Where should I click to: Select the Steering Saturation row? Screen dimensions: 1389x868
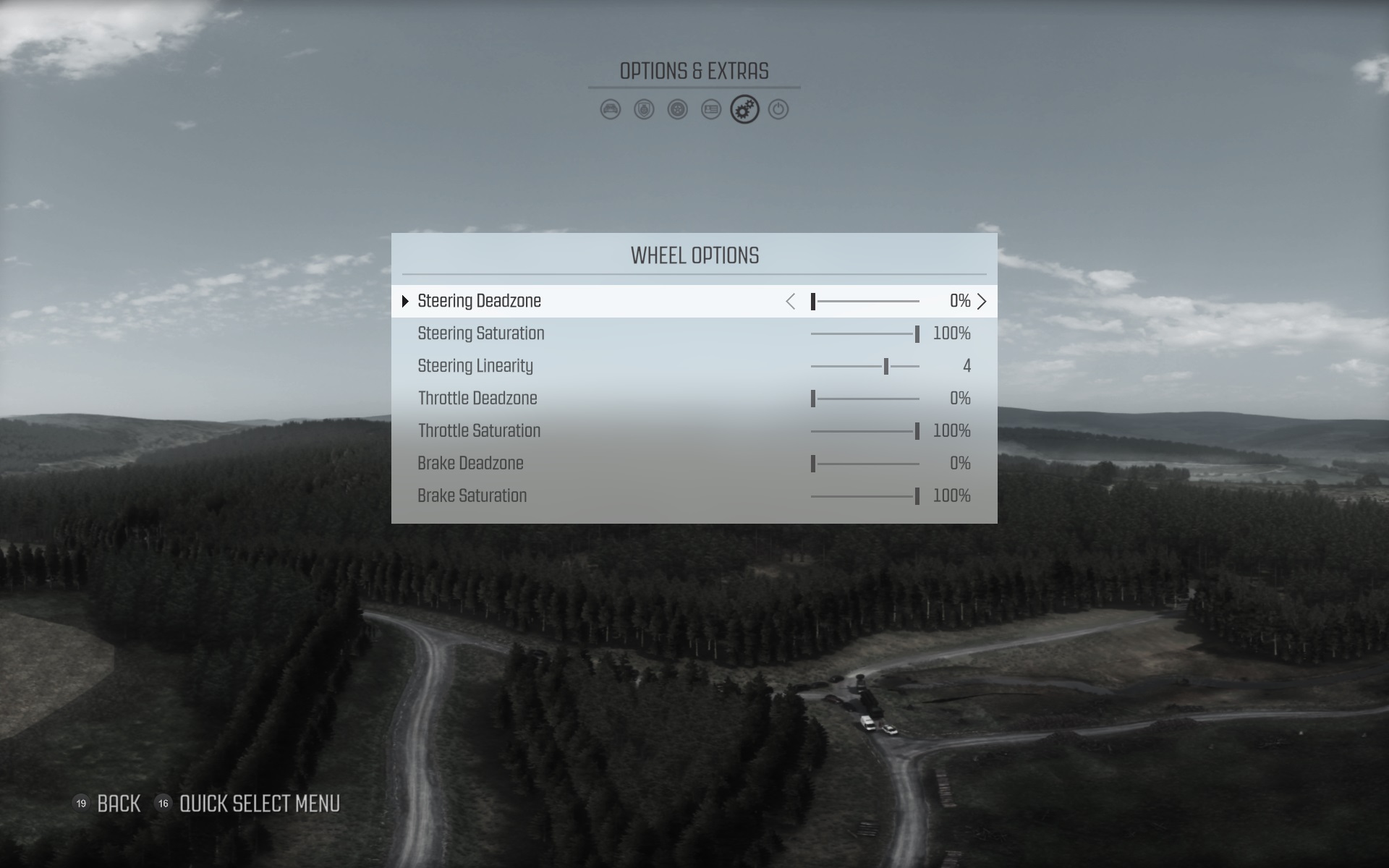[481, 333]
